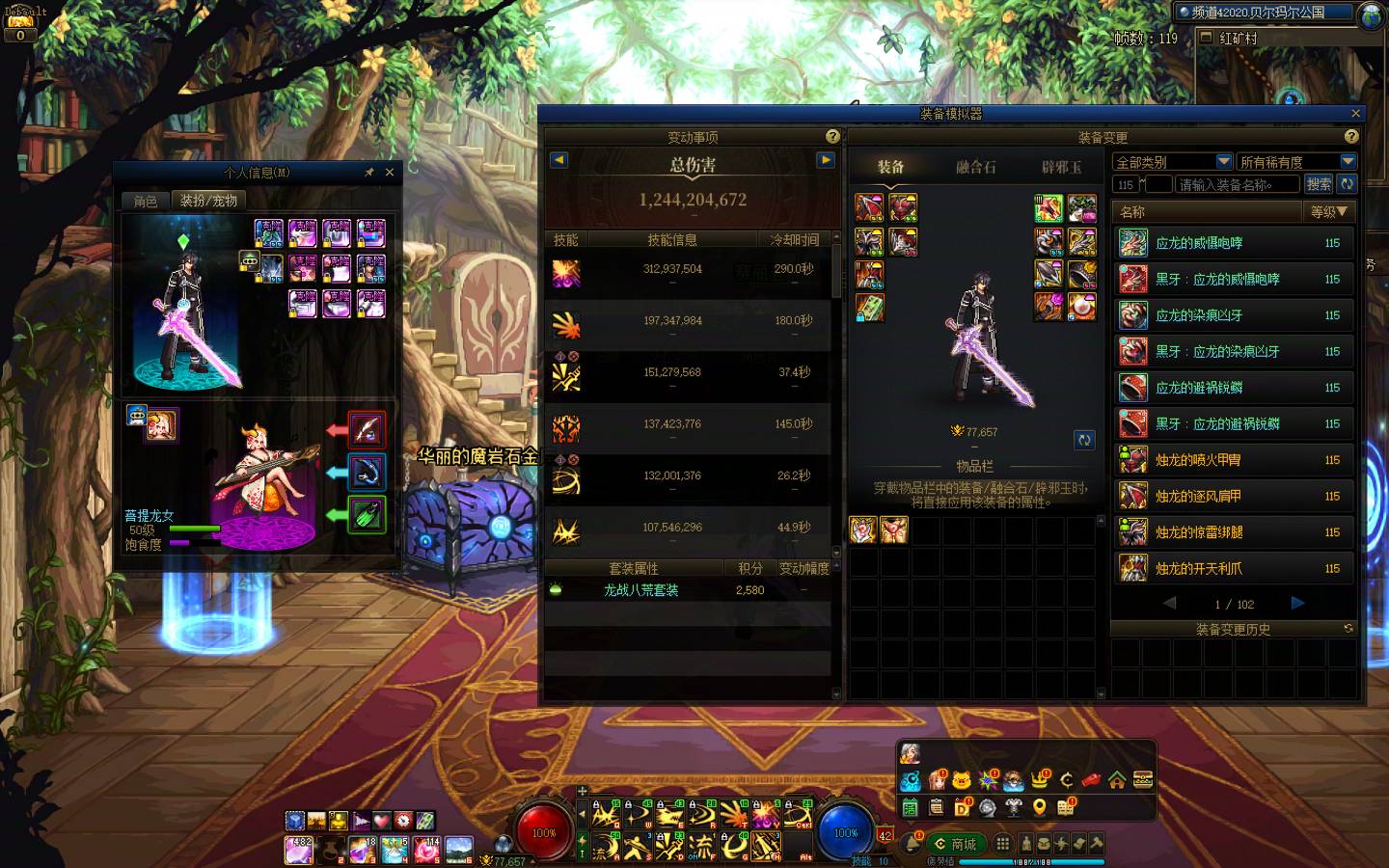The height and width of the screenshot is (868, 1389).
Task: Select the 装备 tab
Action: [x=890, y=167]
